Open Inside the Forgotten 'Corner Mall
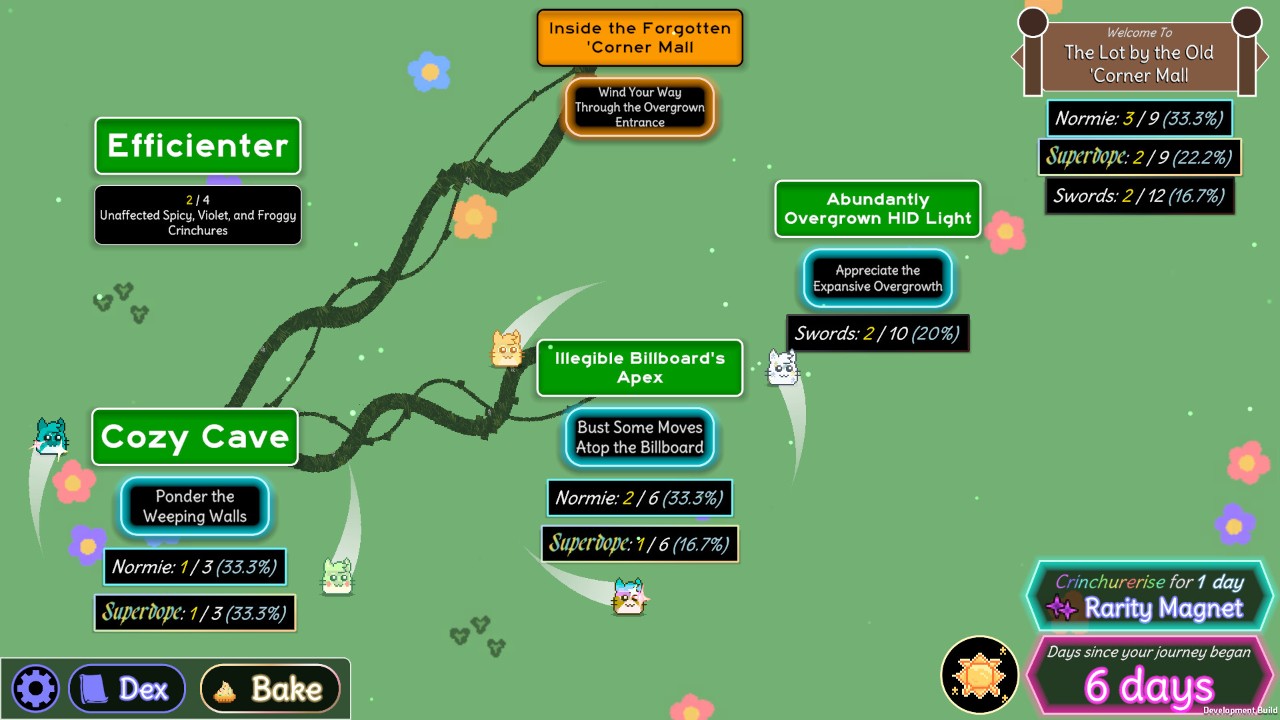This screenshot has width=1280, height=720. 640,38
